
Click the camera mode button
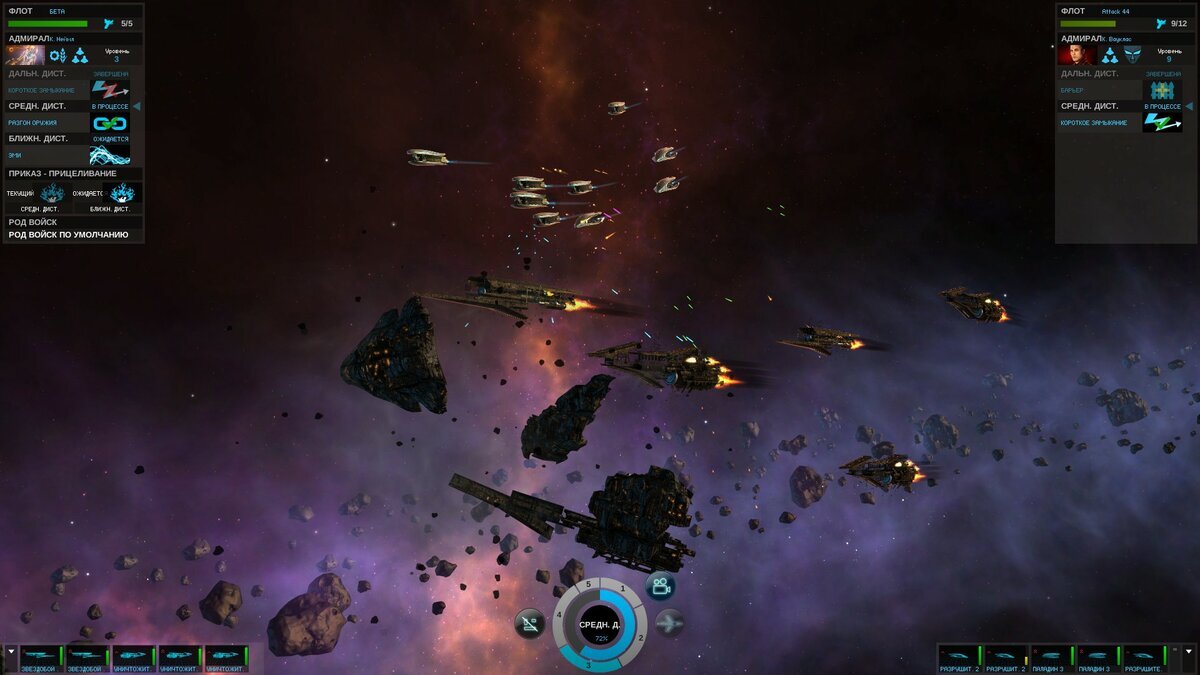tap(661, 587)
